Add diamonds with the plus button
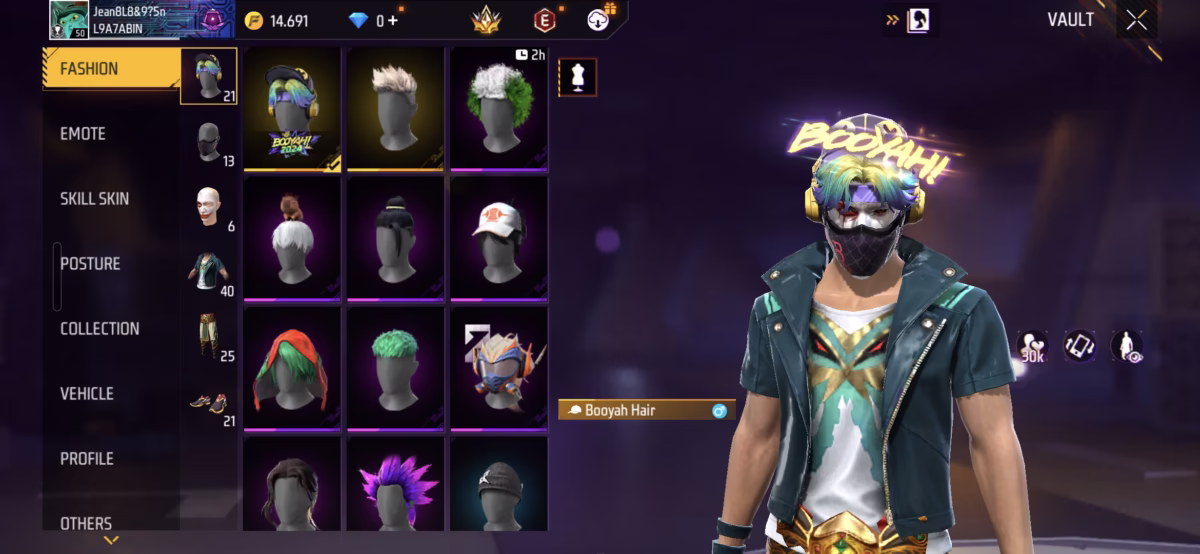The width and height of the screenshot is (1200, 554). [393, 20]
